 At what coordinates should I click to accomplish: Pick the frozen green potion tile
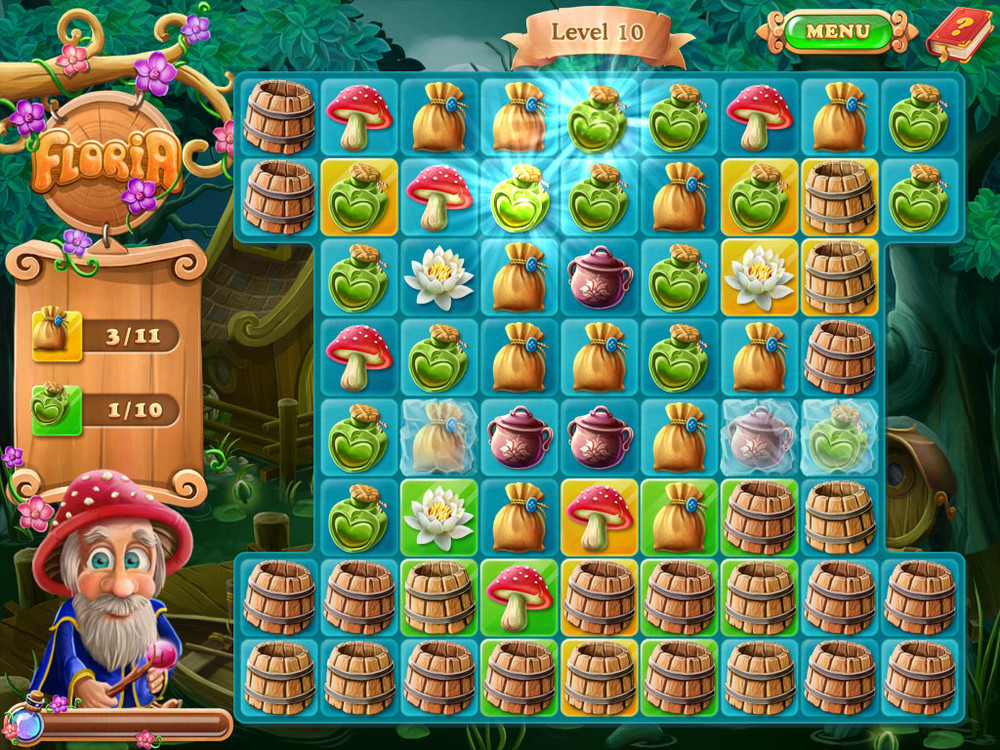point(839,437)
